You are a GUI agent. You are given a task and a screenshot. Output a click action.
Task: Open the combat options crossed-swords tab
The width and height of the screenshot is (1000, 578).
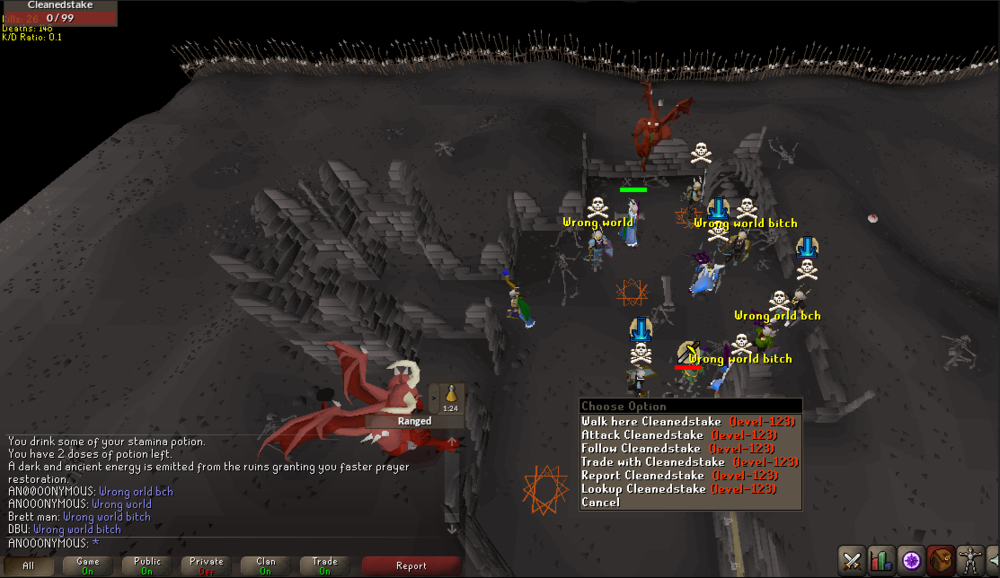point(852,560)
